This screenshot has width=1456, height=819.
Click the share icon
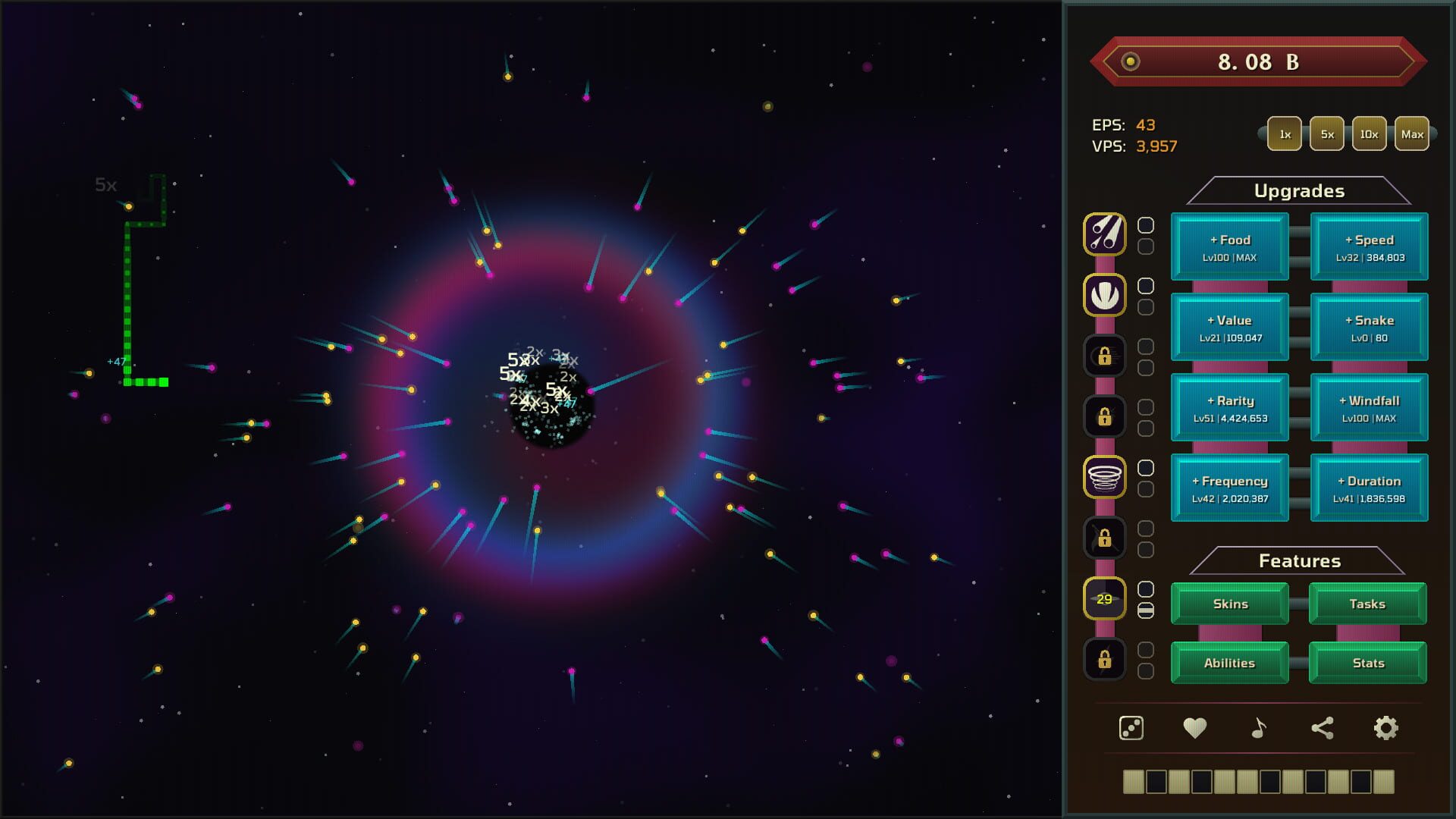tap(1322, 727)
